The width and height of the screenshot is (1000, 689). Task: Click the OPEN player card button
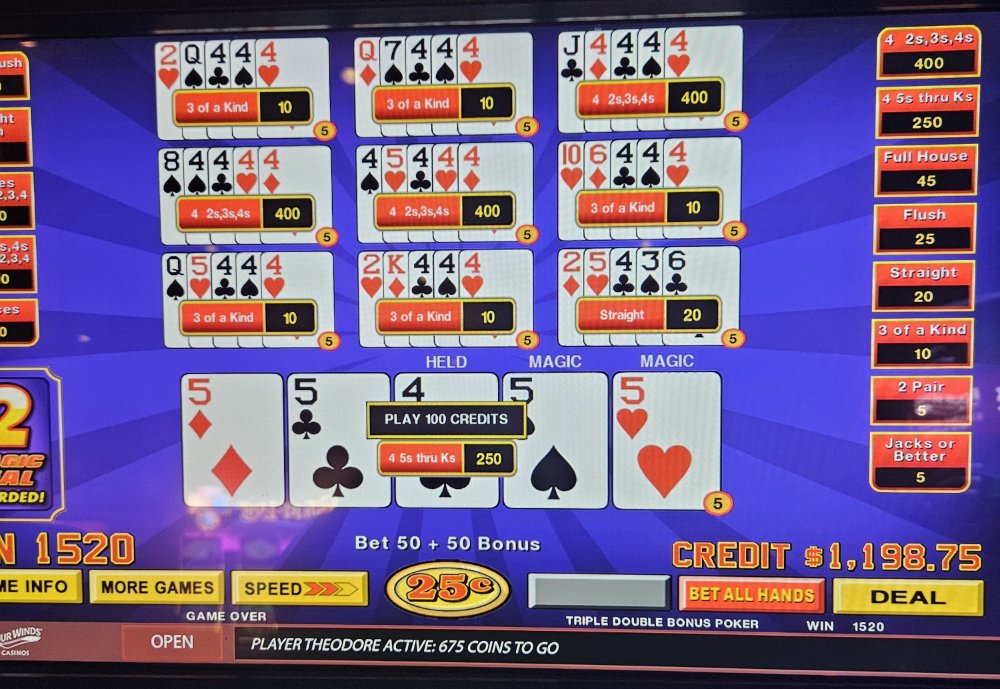click(x=172, y=642)
